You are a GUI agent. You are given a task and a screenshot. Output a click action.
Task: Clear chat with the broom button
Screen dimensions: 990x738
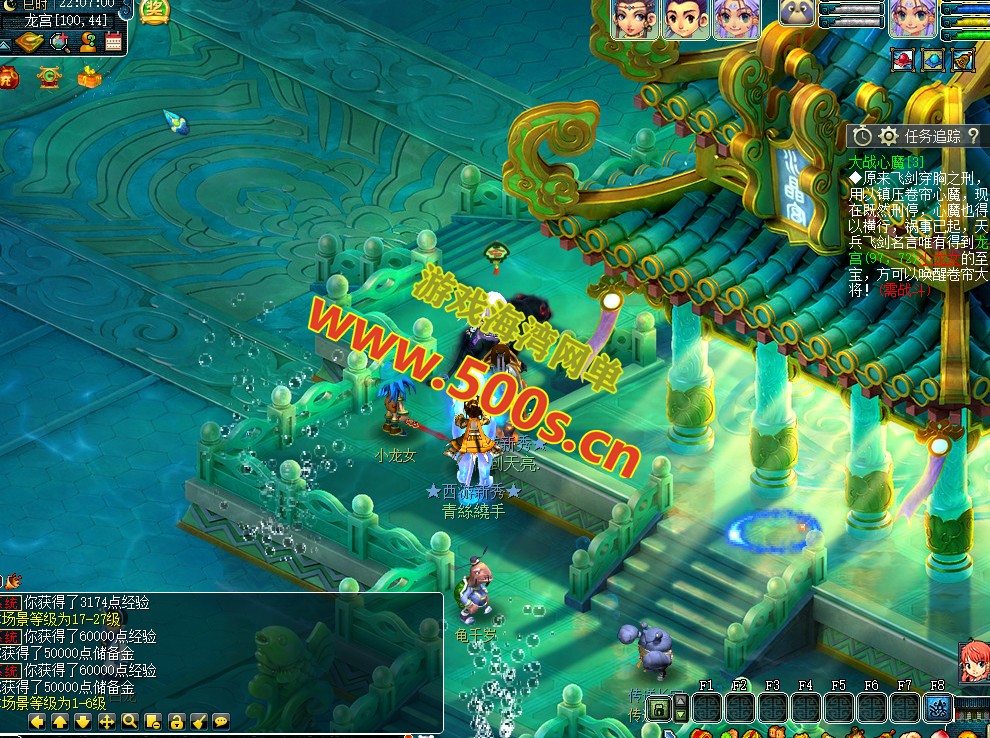click(198, 721)
